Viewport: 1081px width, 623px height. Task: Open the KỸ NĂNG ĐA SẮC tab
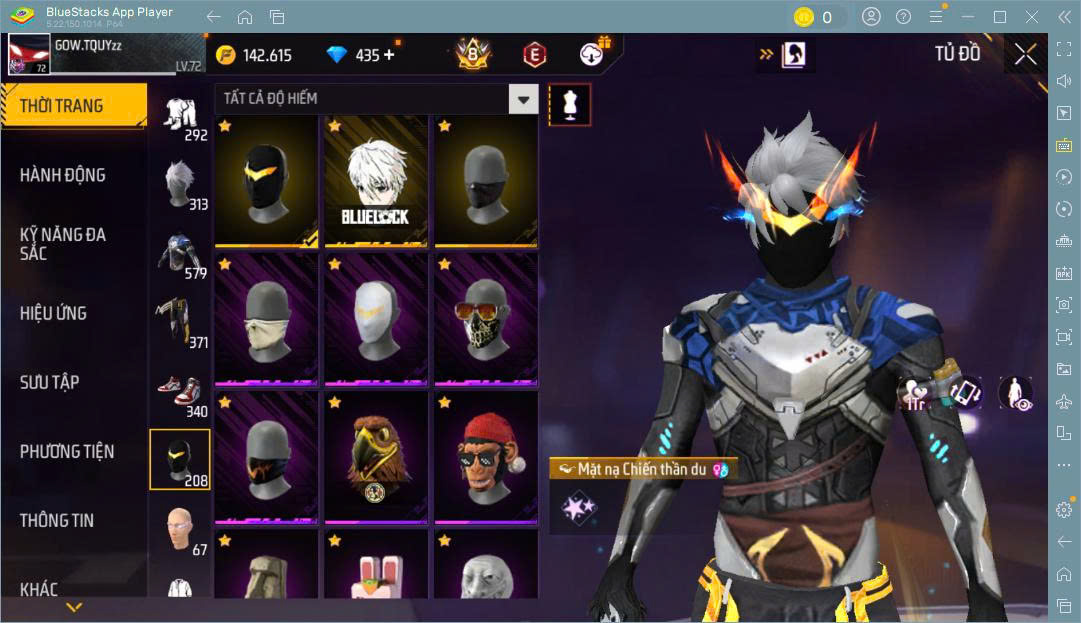click(x=63, y=244)
